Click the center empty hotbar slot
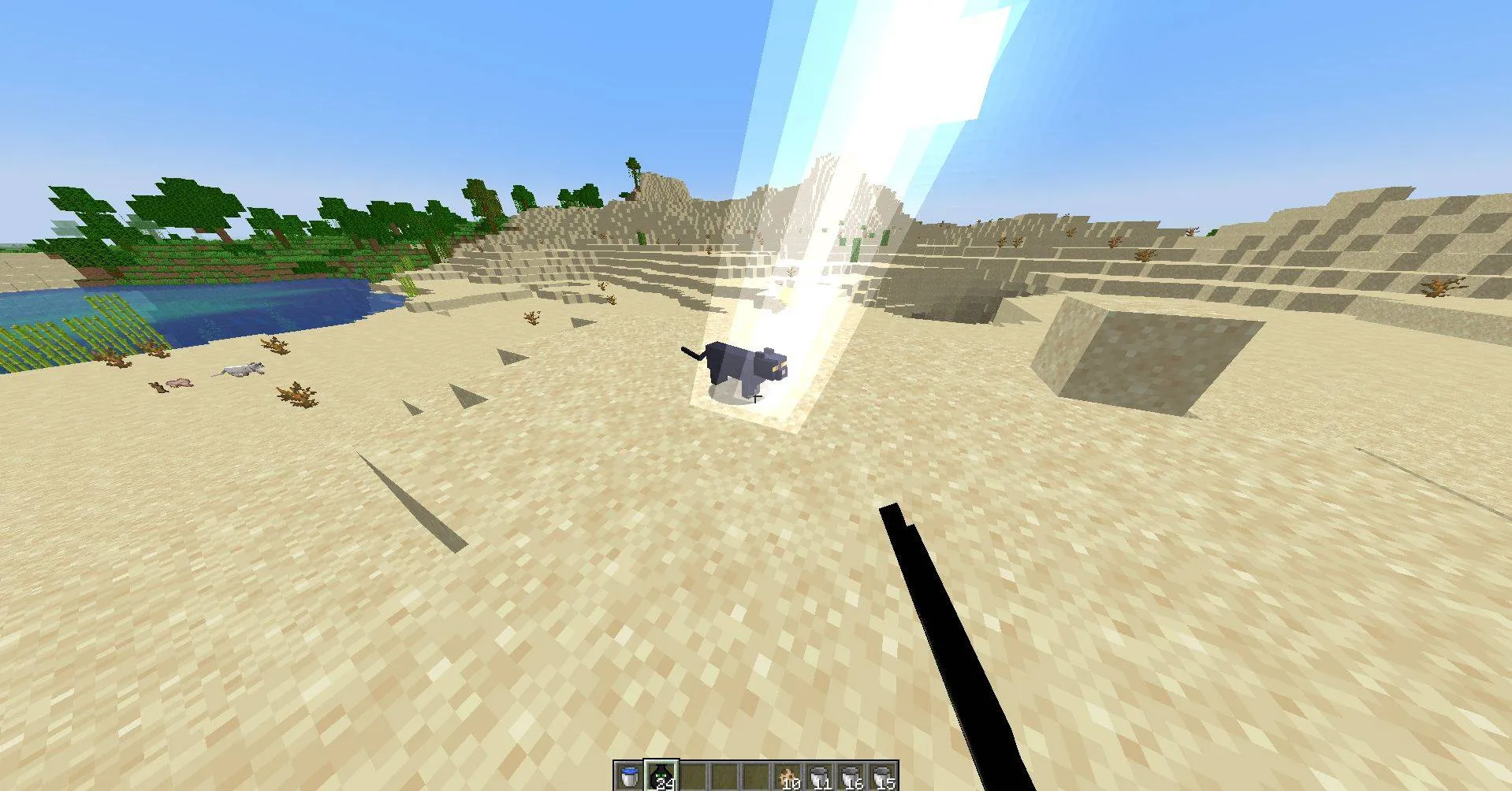This screenshot has width=1512, height=791. [725, 776]
